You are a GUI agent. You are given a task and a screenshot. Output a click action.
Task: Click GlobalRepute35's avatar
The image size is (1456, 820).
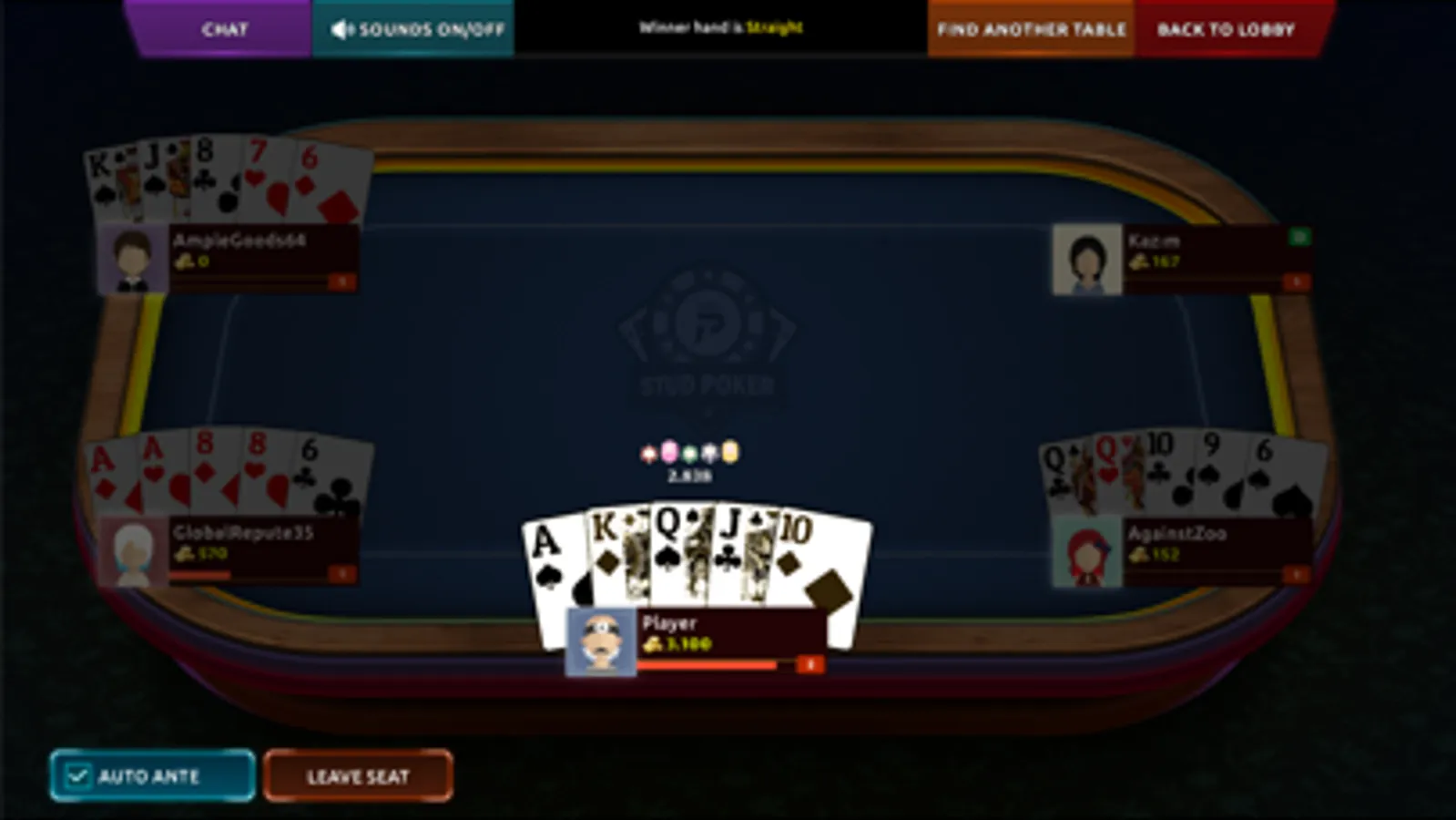pos(130,549)
